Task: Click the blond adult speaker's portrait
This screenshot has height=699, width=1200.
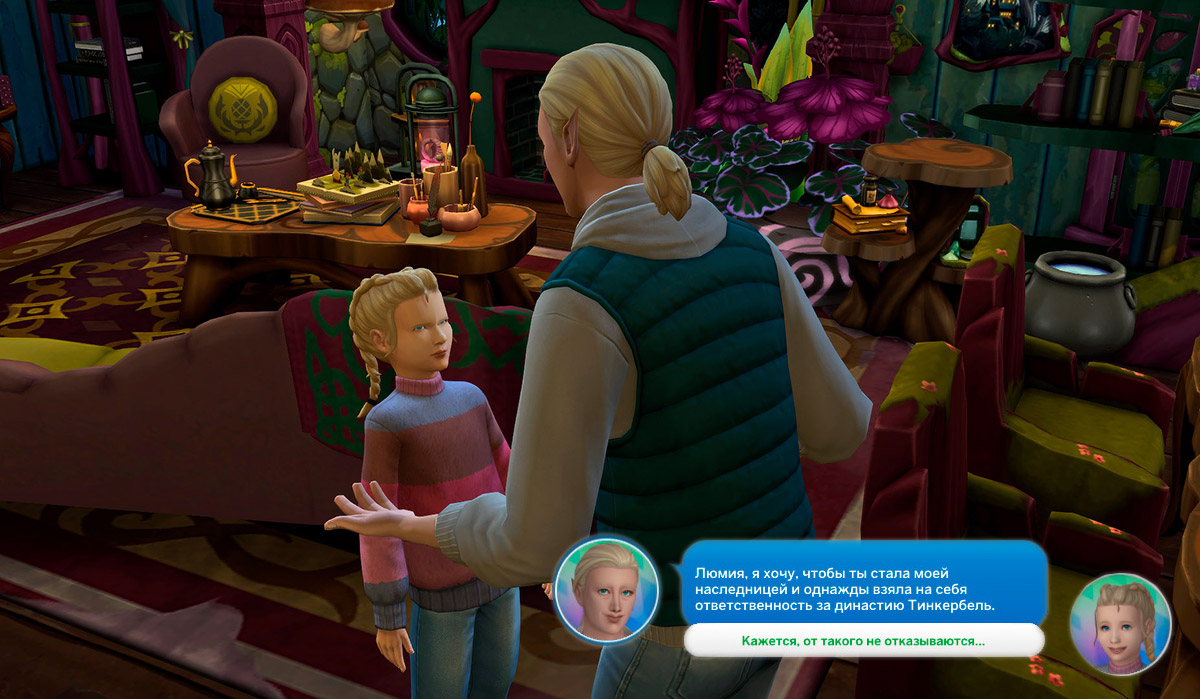Action: [x=606, y=587]
